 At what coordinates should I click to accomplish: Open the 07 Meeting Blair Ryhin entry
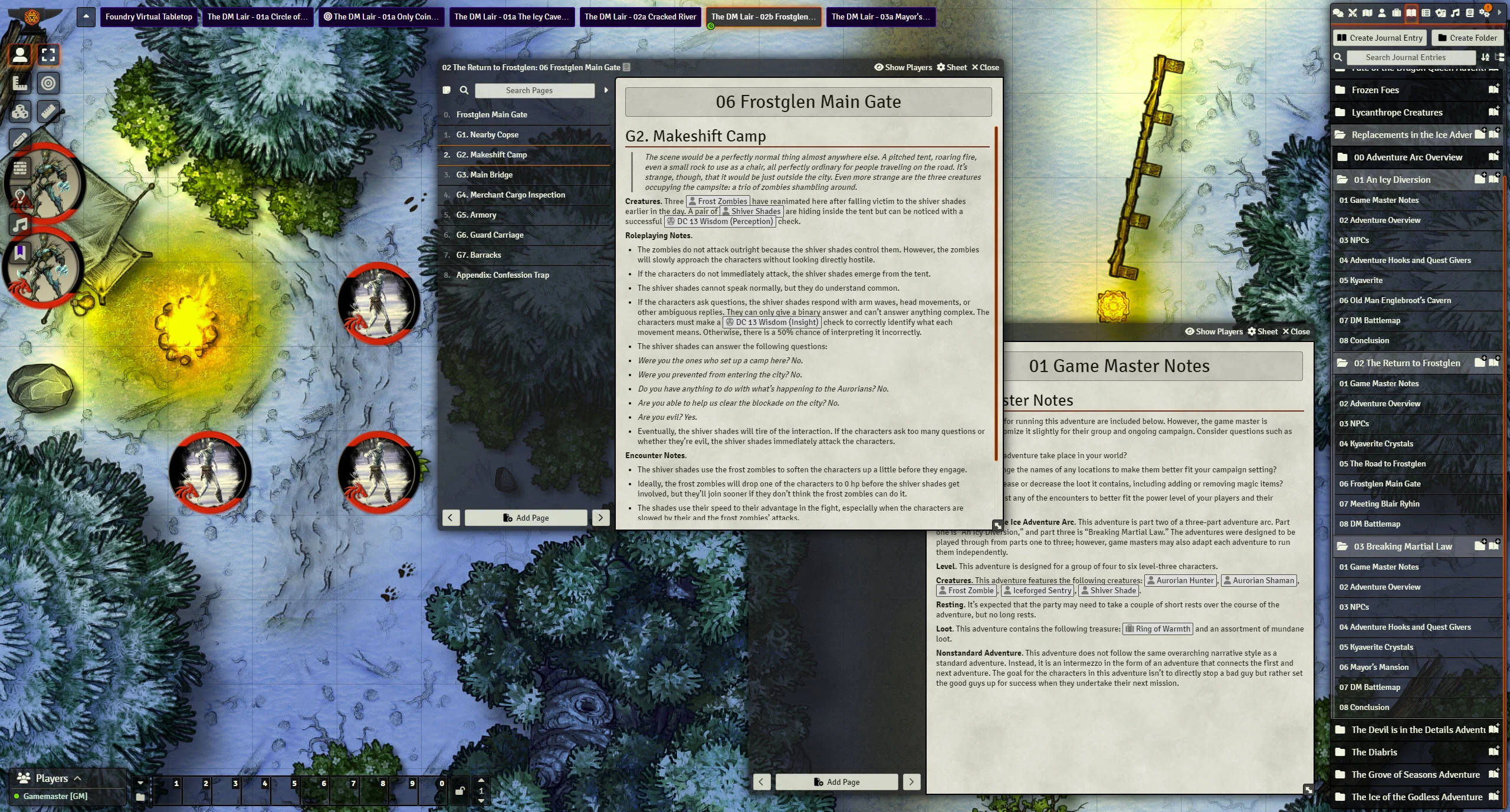pyautogui.click(x=1378, y=504)
